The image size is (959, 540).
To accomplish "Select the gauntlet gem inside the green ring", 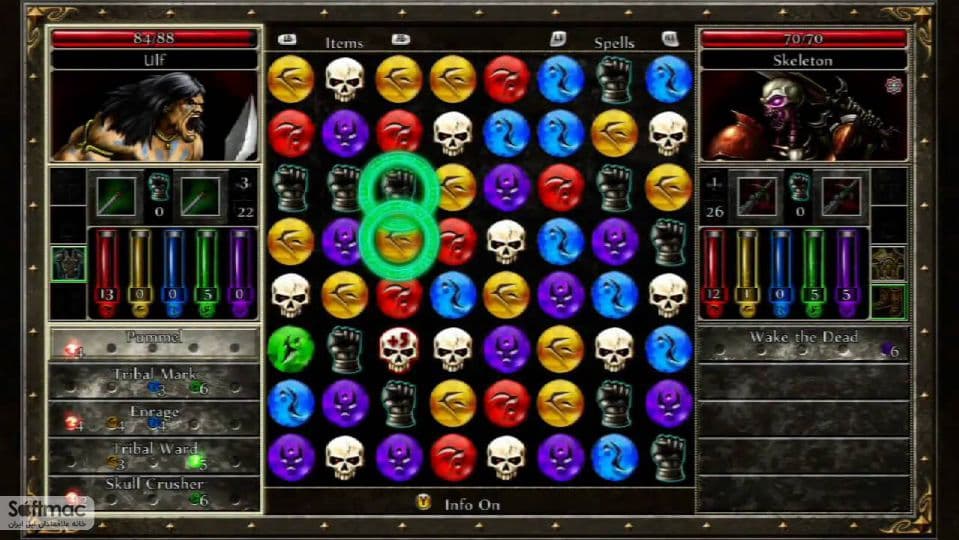I will tap(398, 187).
